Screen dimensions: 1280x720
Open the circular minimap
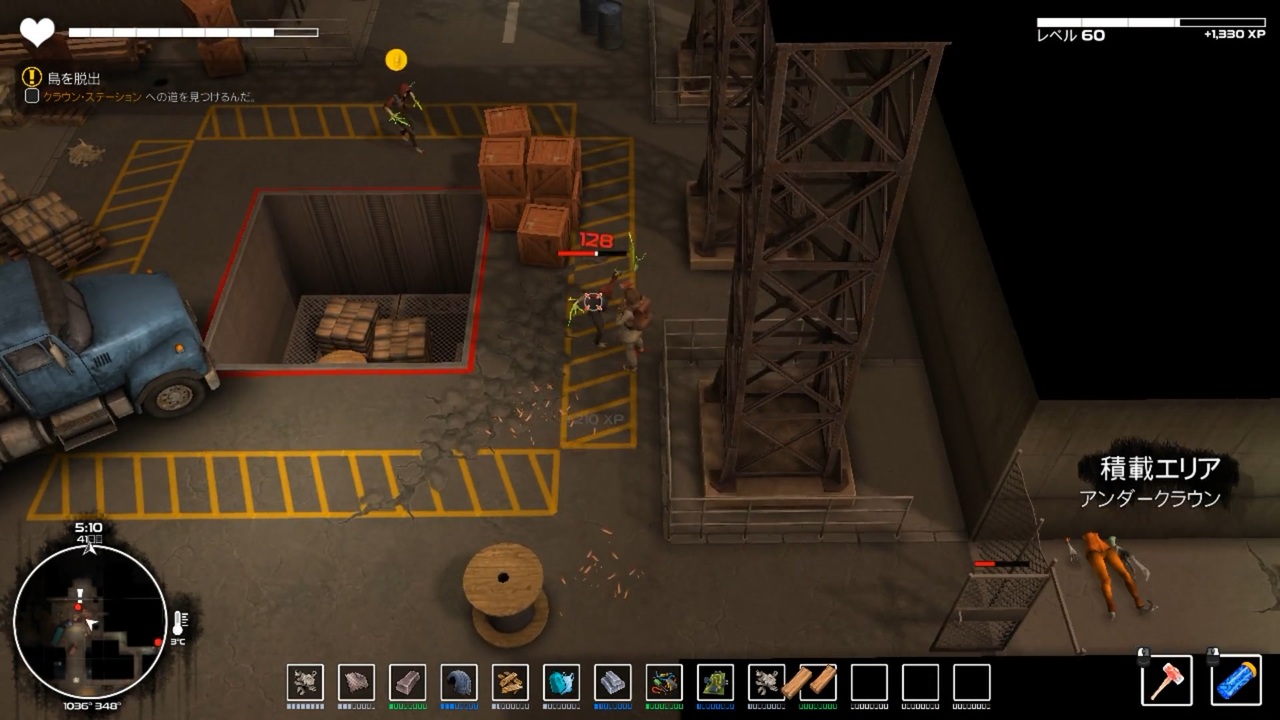click(90, 621)
